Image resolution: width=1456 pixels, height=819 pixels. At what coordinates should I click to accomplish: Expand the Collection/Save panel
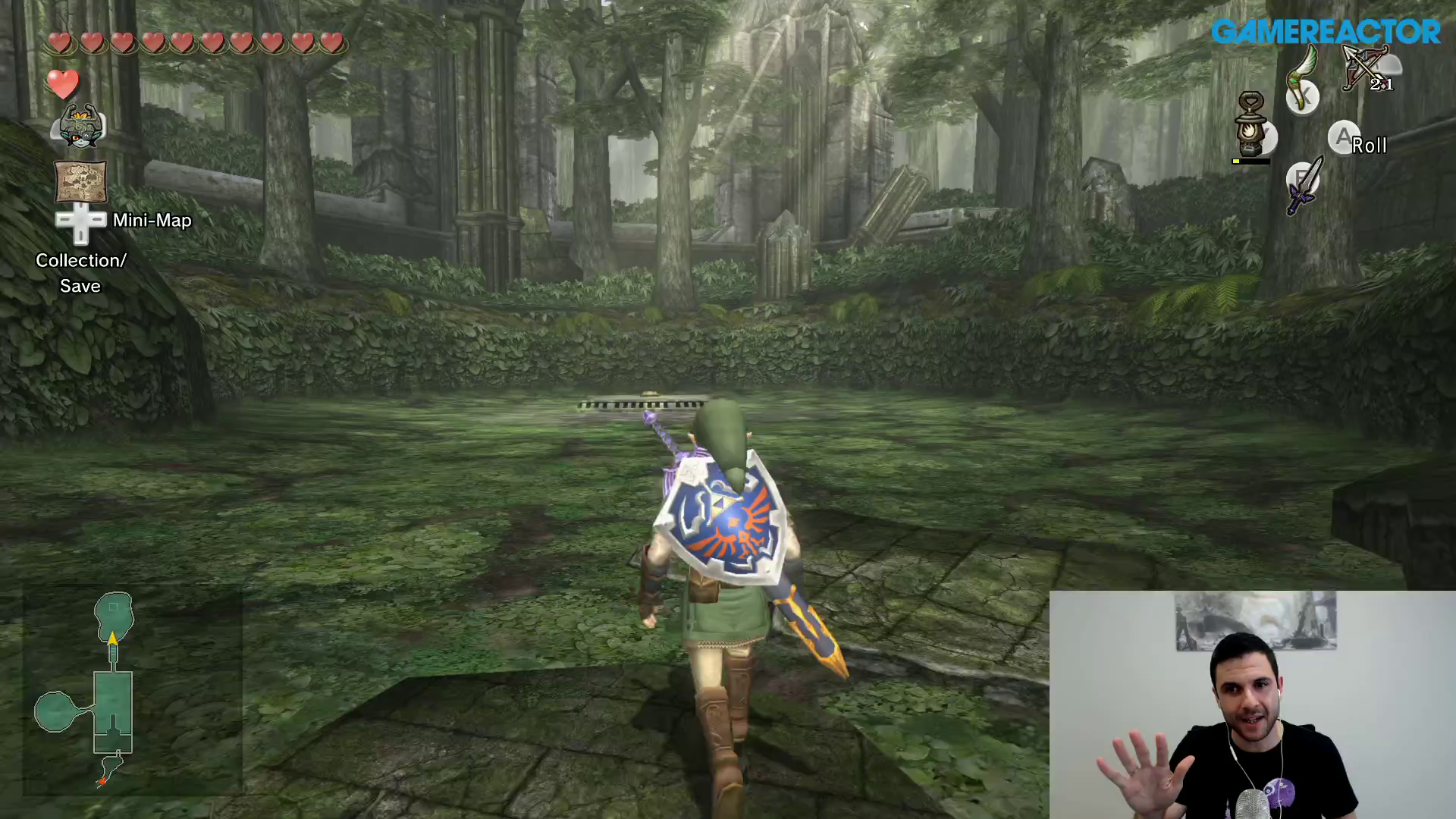click(x=80, y=273)
